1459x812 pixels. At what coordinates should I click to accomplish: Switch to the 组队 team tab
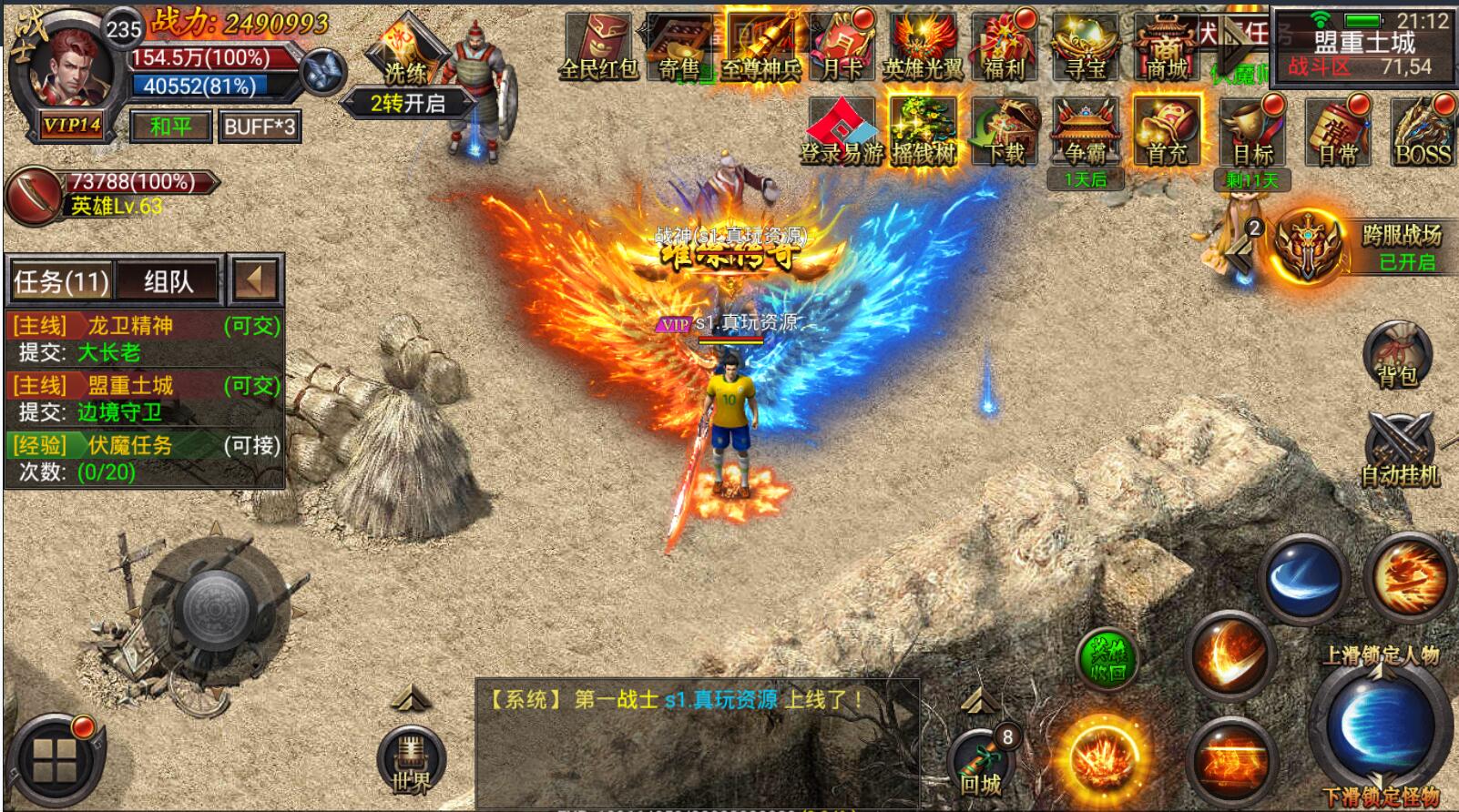pos(168,281)
